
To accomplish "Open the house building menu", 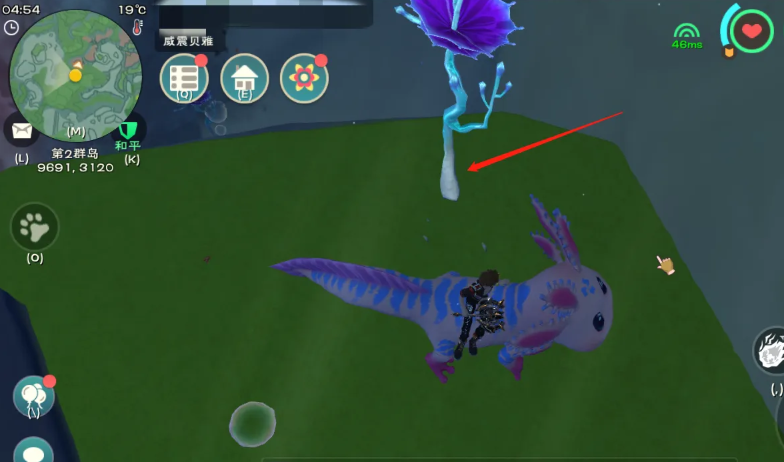I will (244, 78).
